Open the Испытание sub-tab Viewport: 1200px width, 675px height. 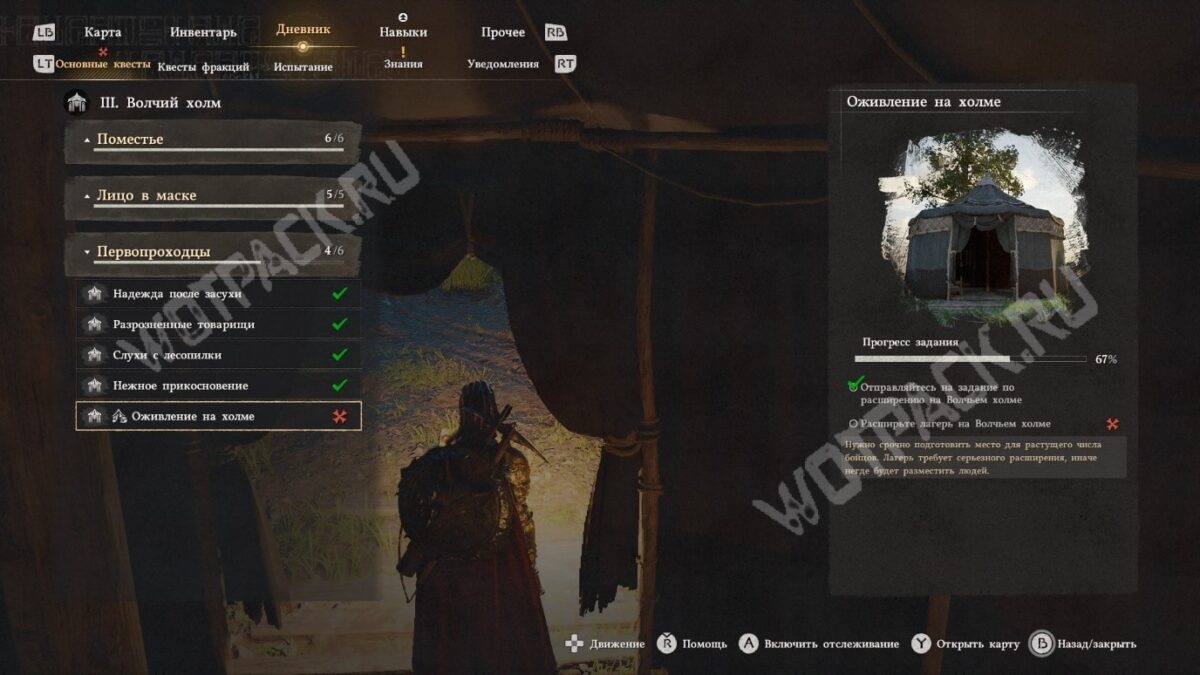tap(303, 67)
